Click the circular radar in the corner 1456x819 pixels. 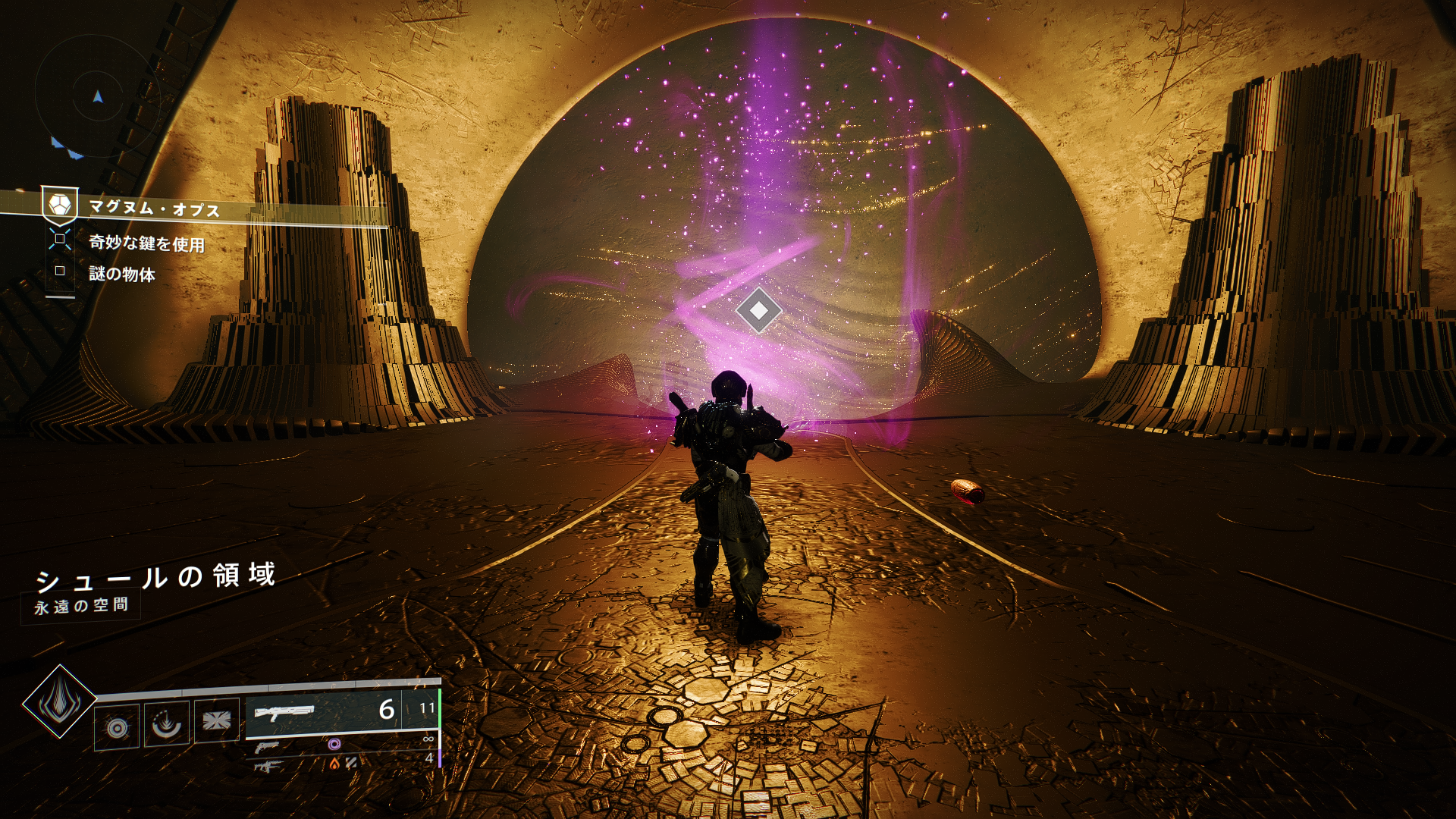(x=98, y=97)
